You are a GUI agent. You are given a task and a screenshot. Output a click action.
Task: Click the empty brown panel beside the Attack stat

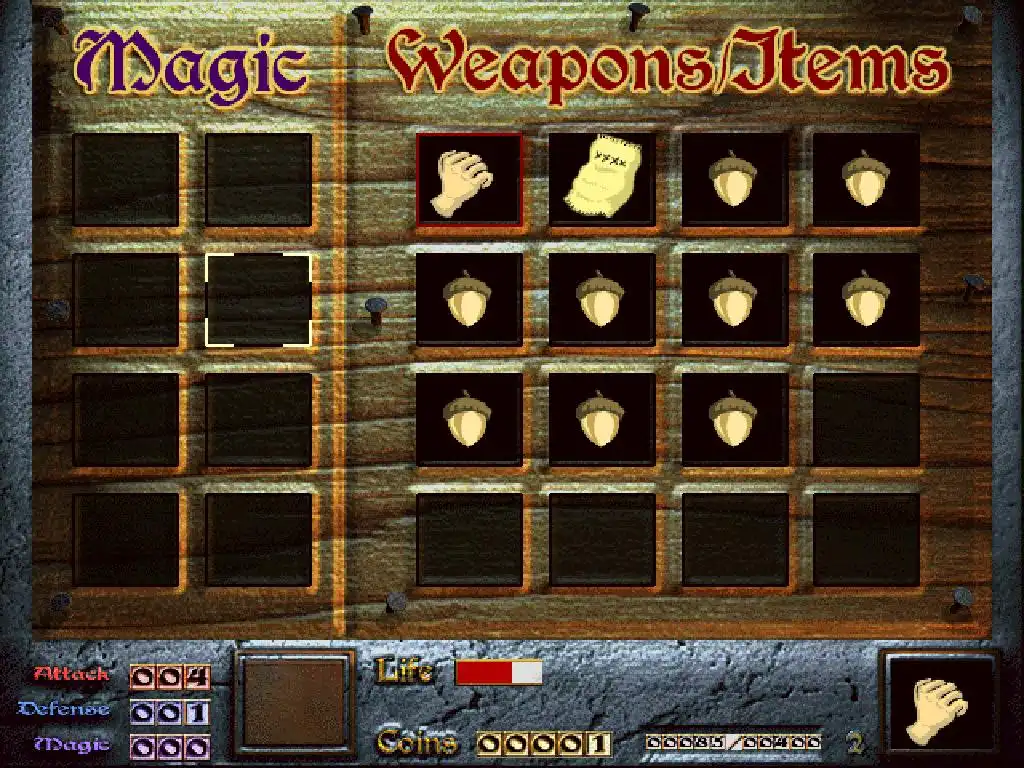294,703
